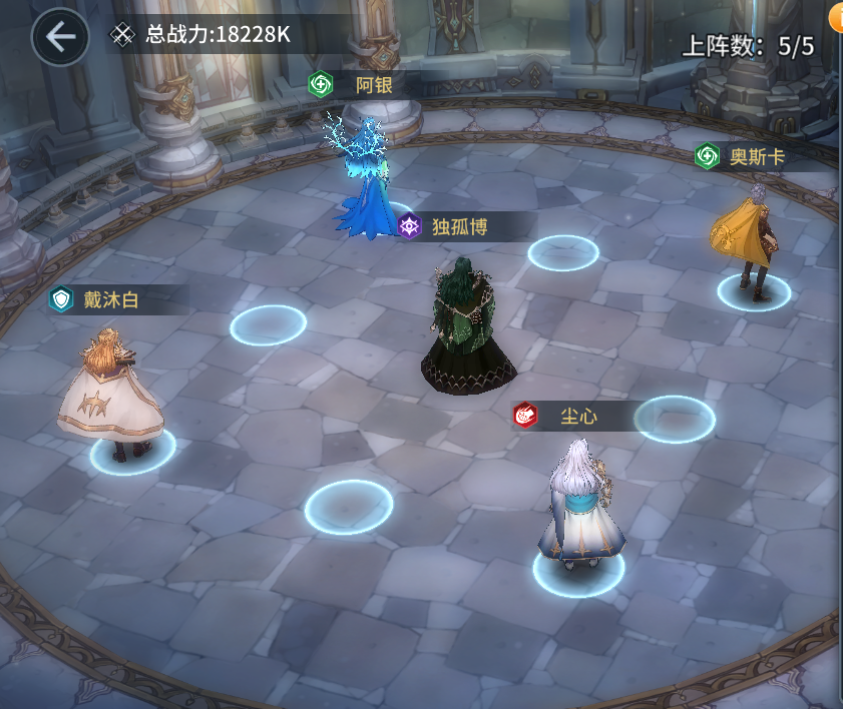The image size is (843, 709).
Task: Select the deployed hero 阿银
Action: click(x=367, y=180)
